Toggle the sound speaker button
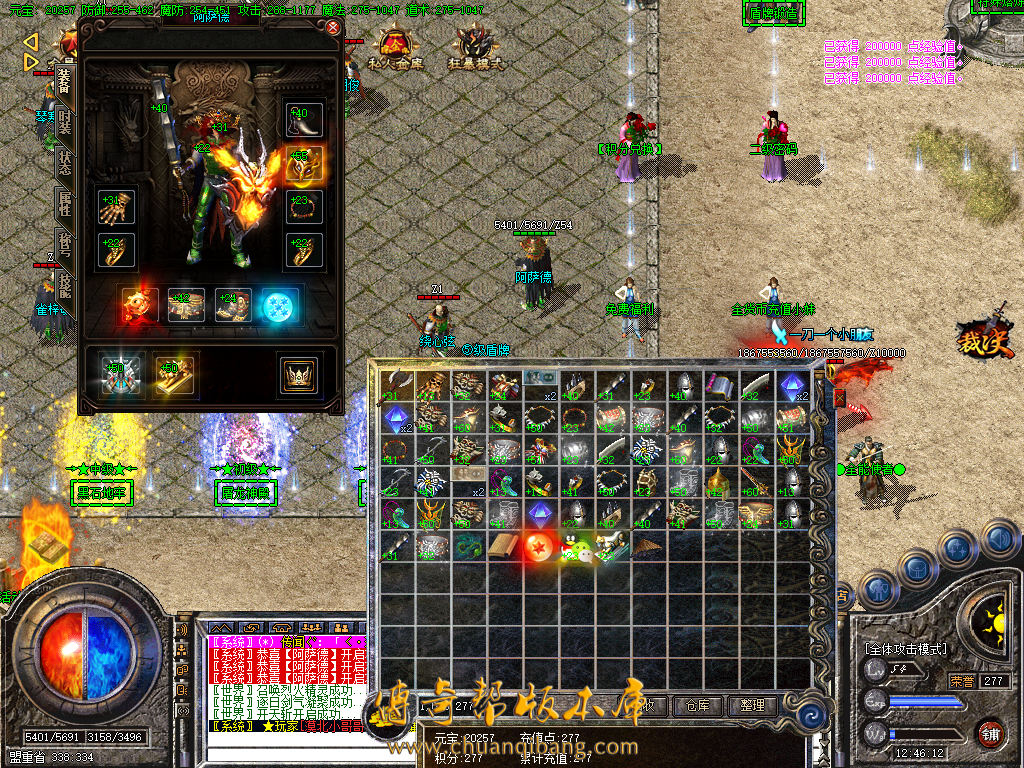1024x768 pixels. pyautogui.click(x=1001, y=539)
